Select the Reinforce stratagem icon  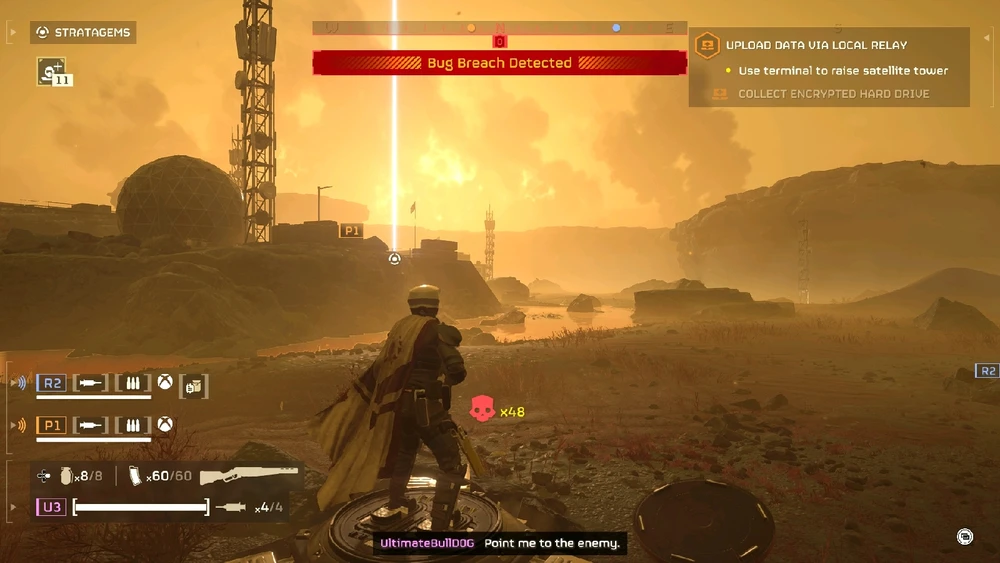pos(50,70)
